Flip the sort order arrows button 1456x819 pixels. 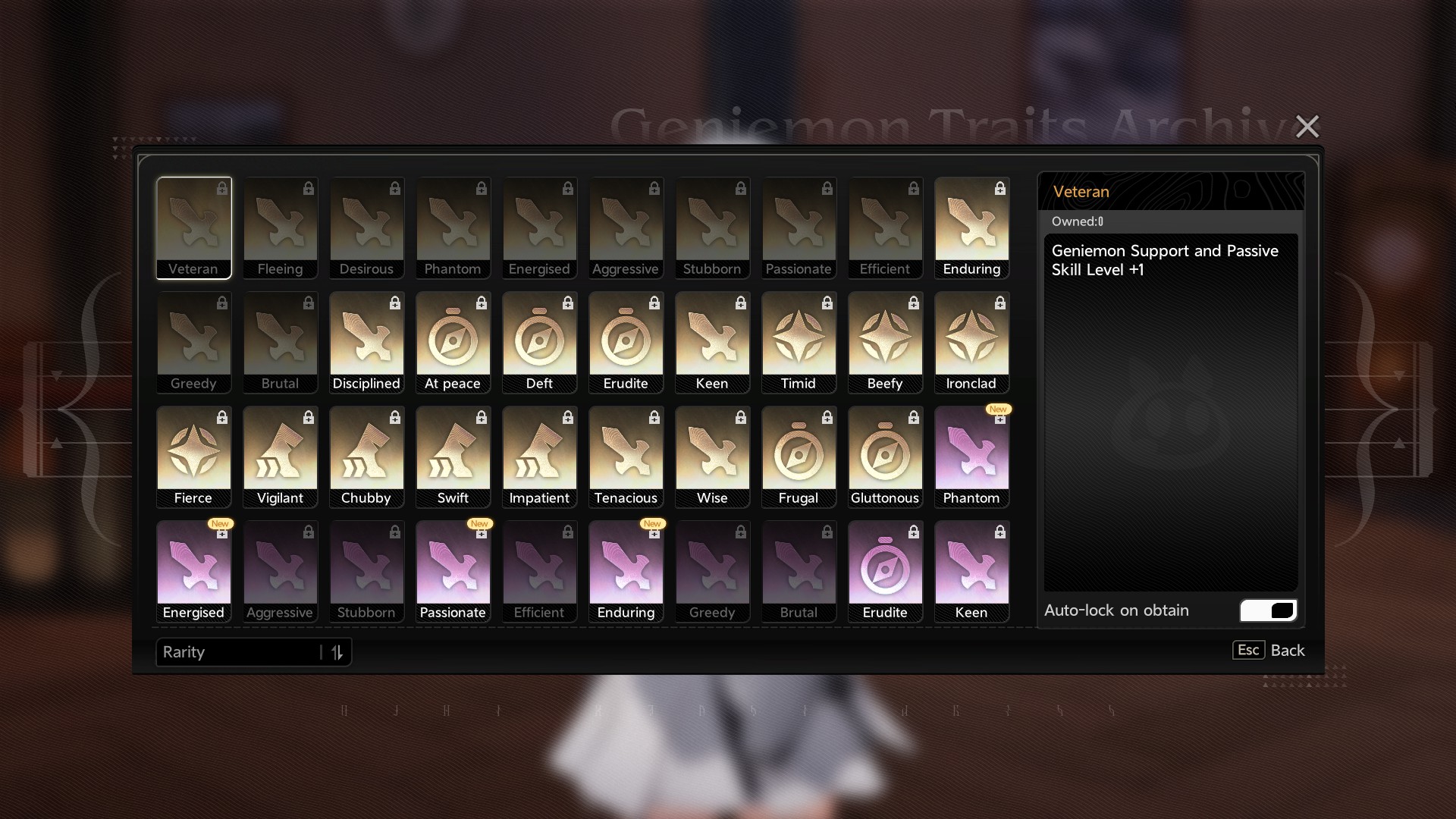337,652
